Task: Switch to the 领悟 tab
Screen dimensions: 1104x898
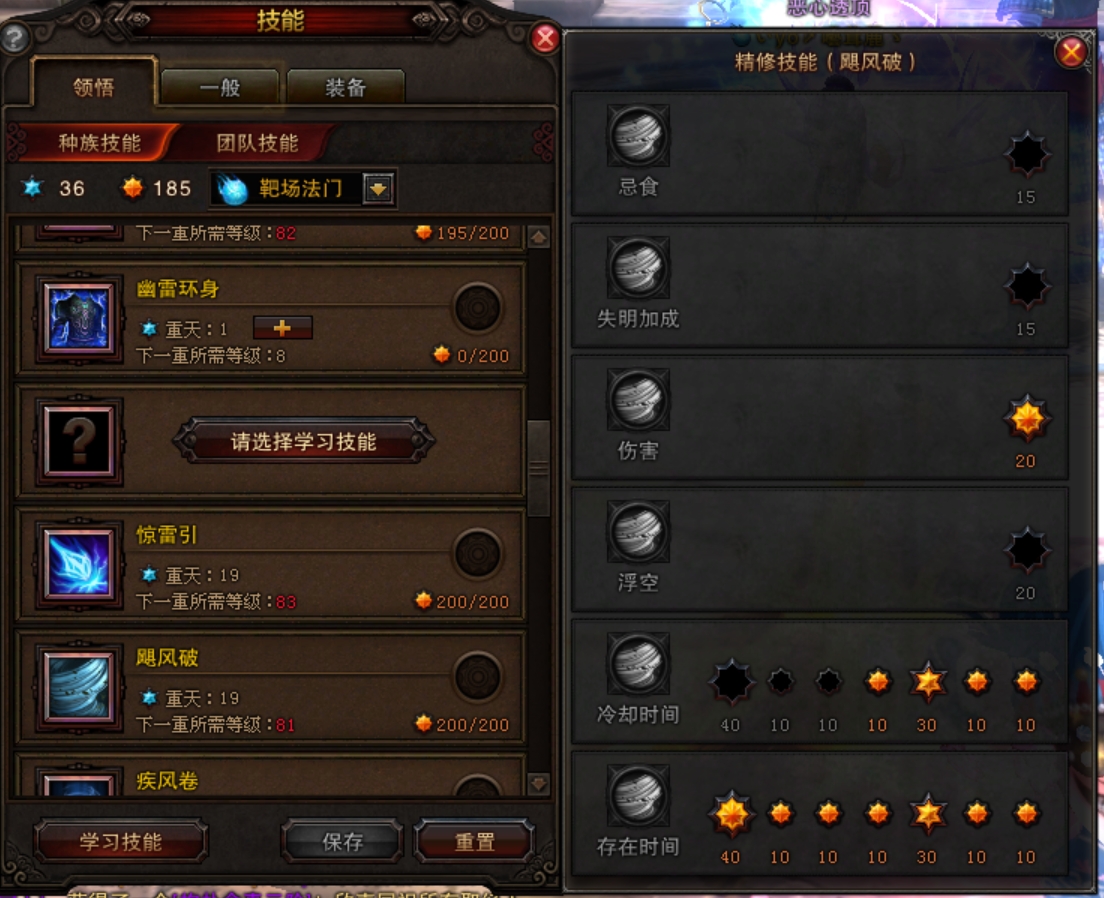Action: pyautogui.click(x=94, y=87)
